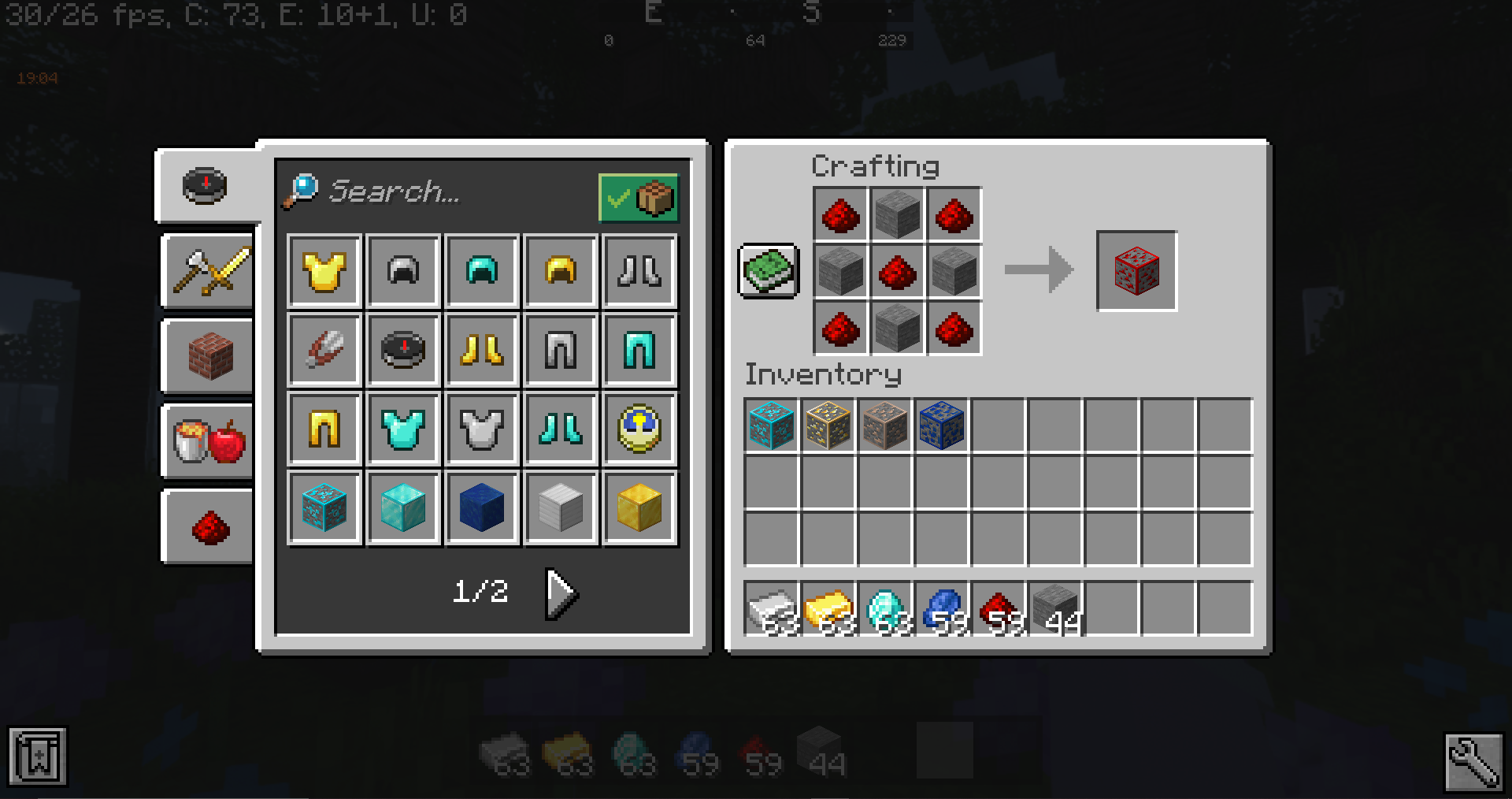Viewport: 1512px width, 799px height.
Task: Open the search compass tab
Action: 205,184
